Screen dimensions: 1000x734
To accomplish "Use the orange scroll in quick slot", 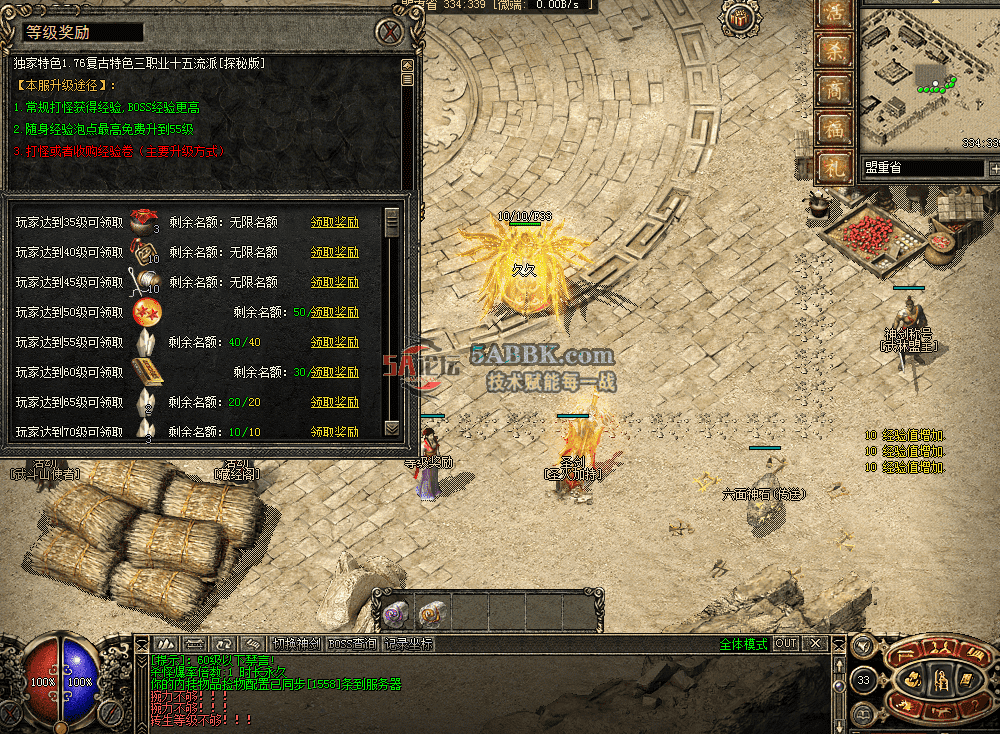I will click(432, 611).
